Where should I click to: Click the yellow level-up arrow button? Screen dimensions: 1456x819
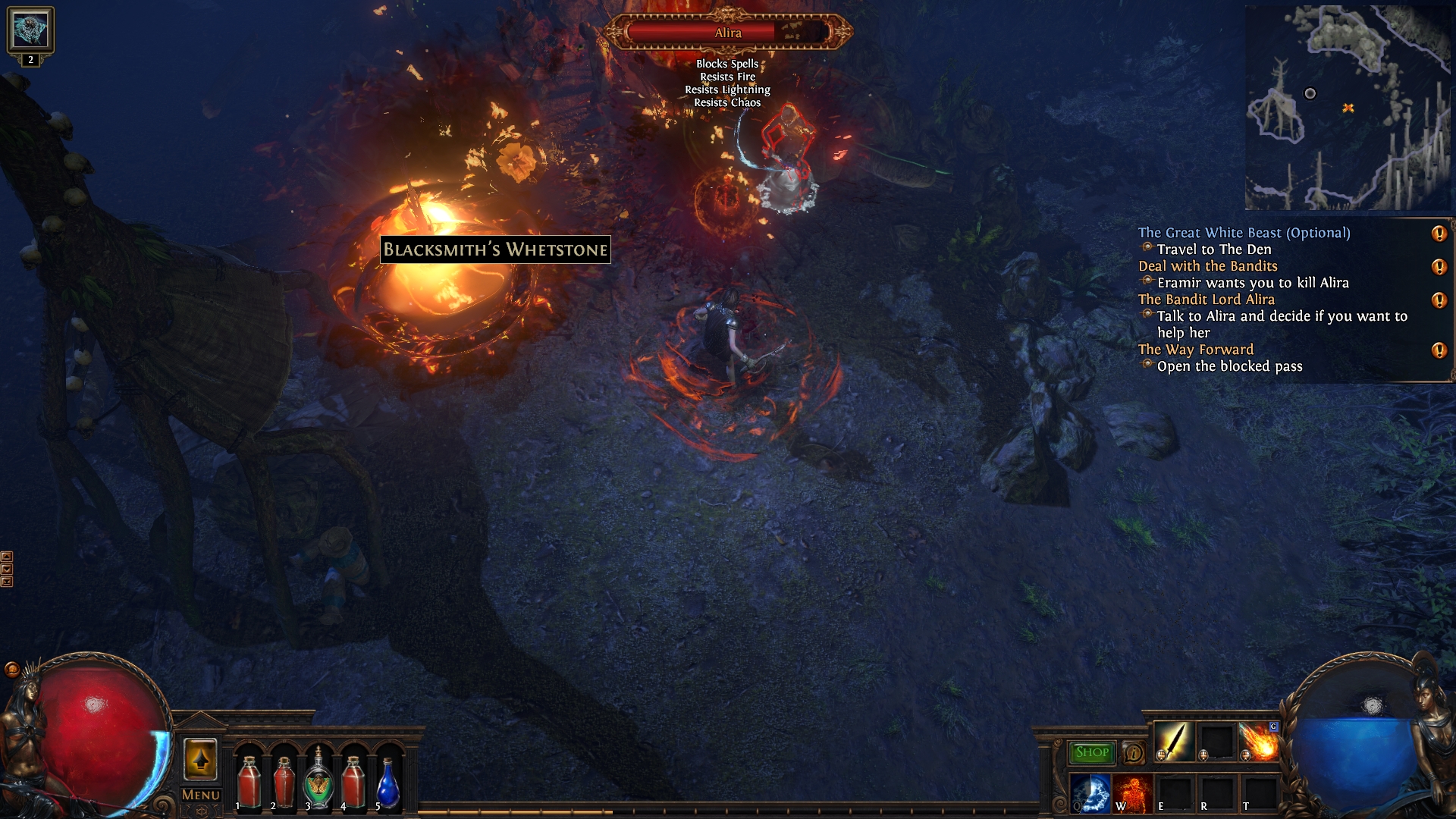201,759
